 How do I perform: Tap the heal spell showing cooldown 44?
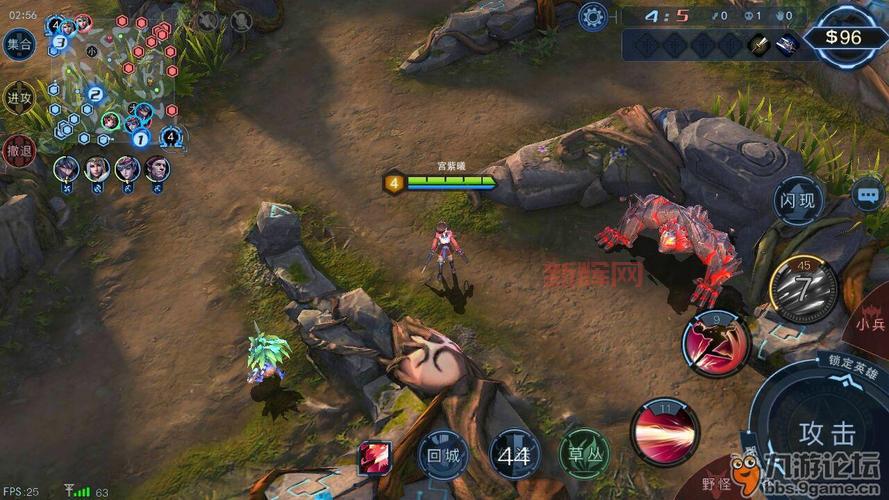pyautogui.click(x=514, y=455)
